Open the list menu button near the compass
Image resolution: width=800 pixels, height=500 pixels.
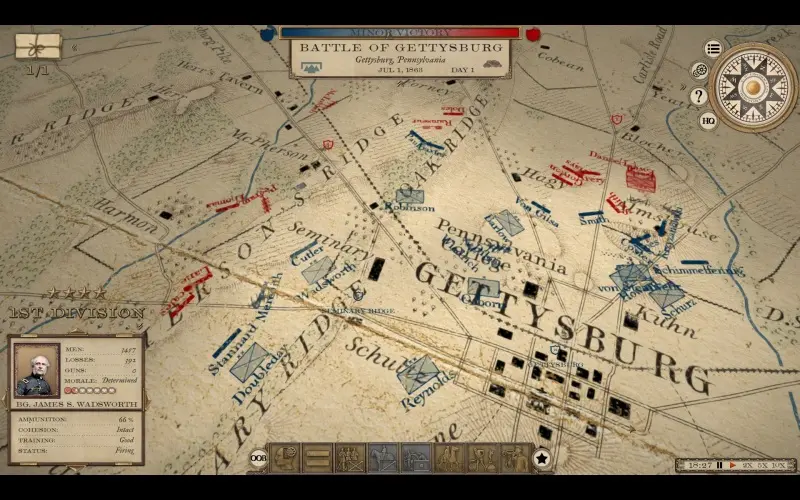click(x=713, y=48)
